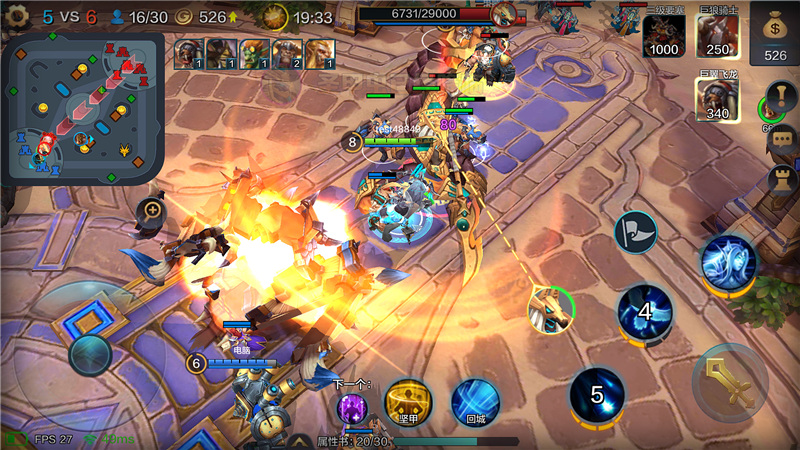Tap the flag rally button
Image resolution: width=800 pixels, height=450 pixels.
[635, 232]
